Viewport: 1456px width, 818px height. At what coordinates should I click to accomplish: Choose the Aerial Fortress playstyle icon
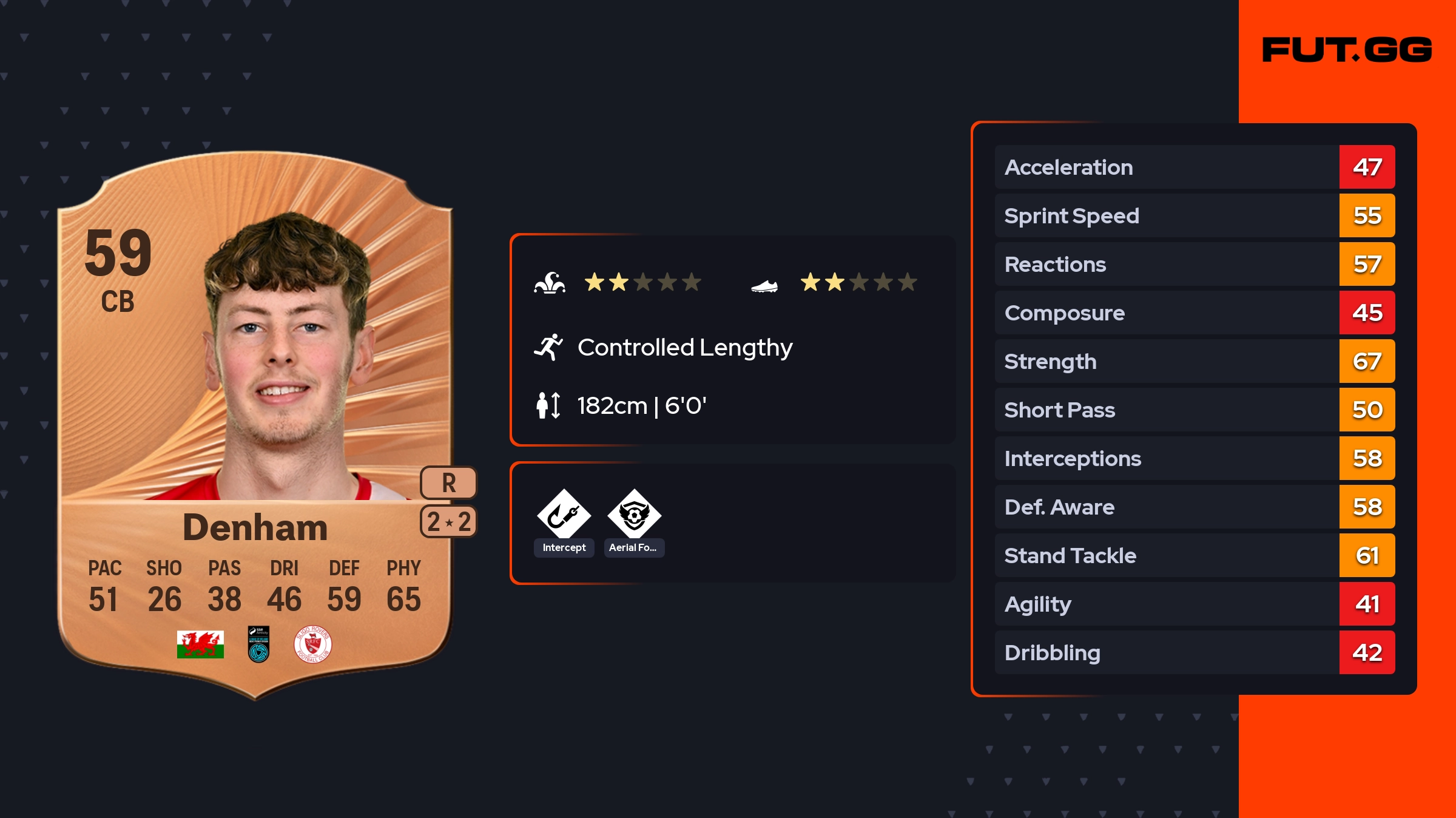pos(634,515)
